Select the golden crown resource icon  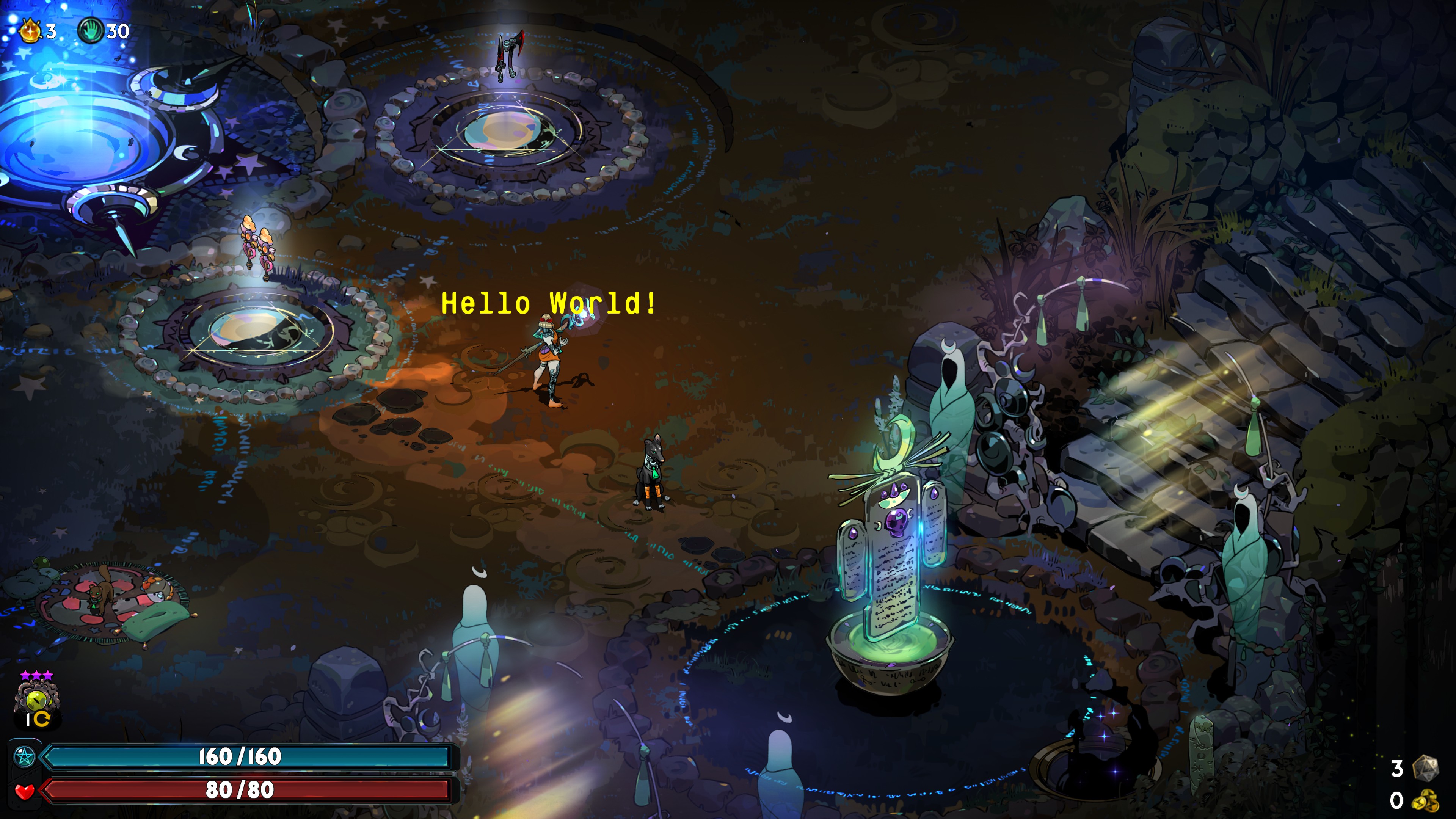tap(30, 30)
